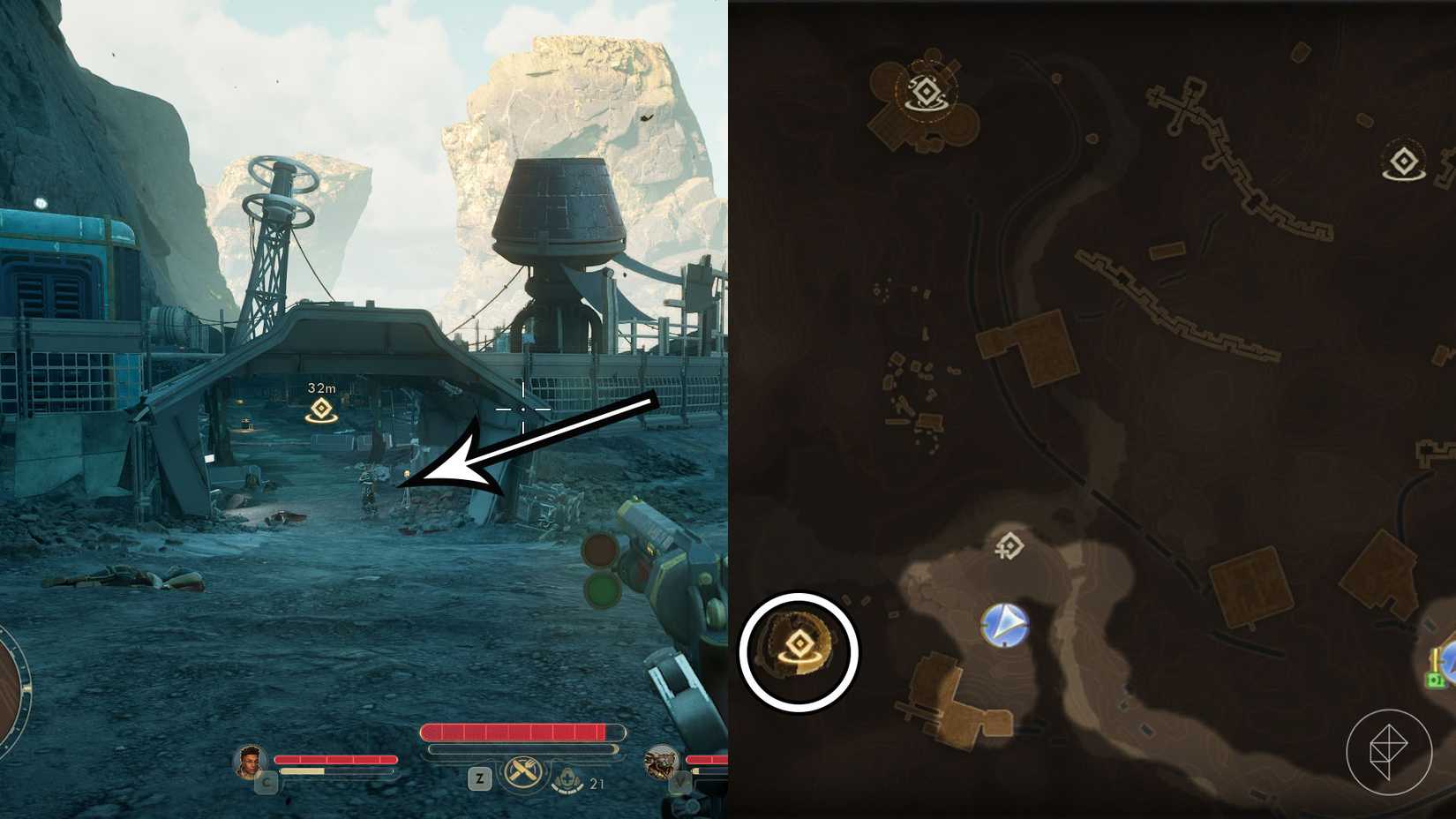
Task: Click the crossed-utensils weapon indicator
Action: 522,772
